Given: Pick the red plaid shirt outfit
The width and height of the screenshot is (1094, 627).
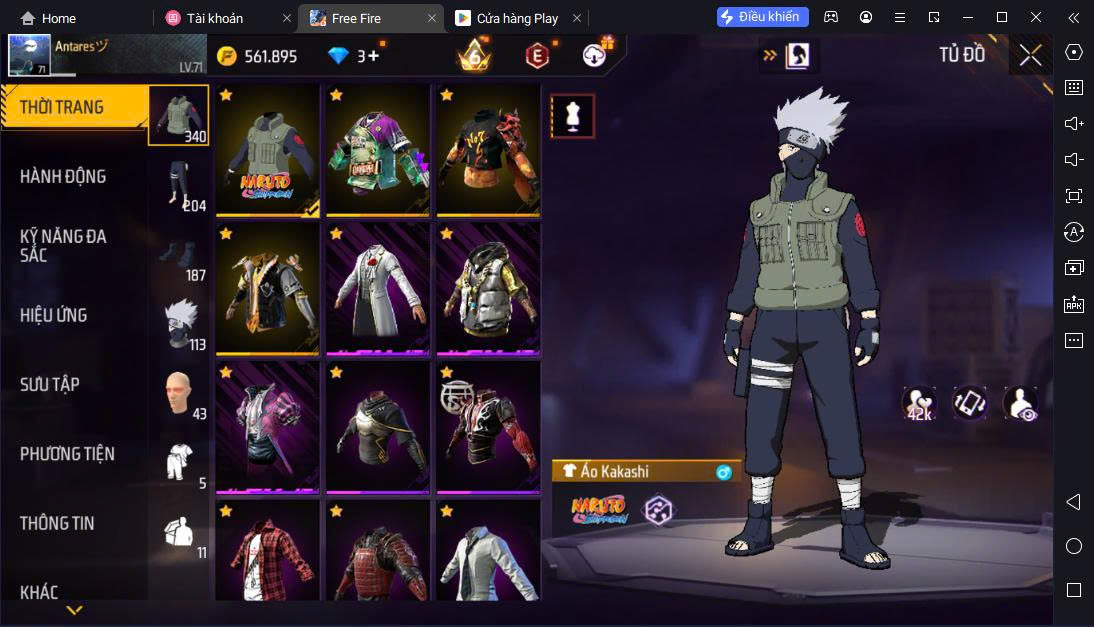Looking at the screenshot, I should tap(267, 552).
